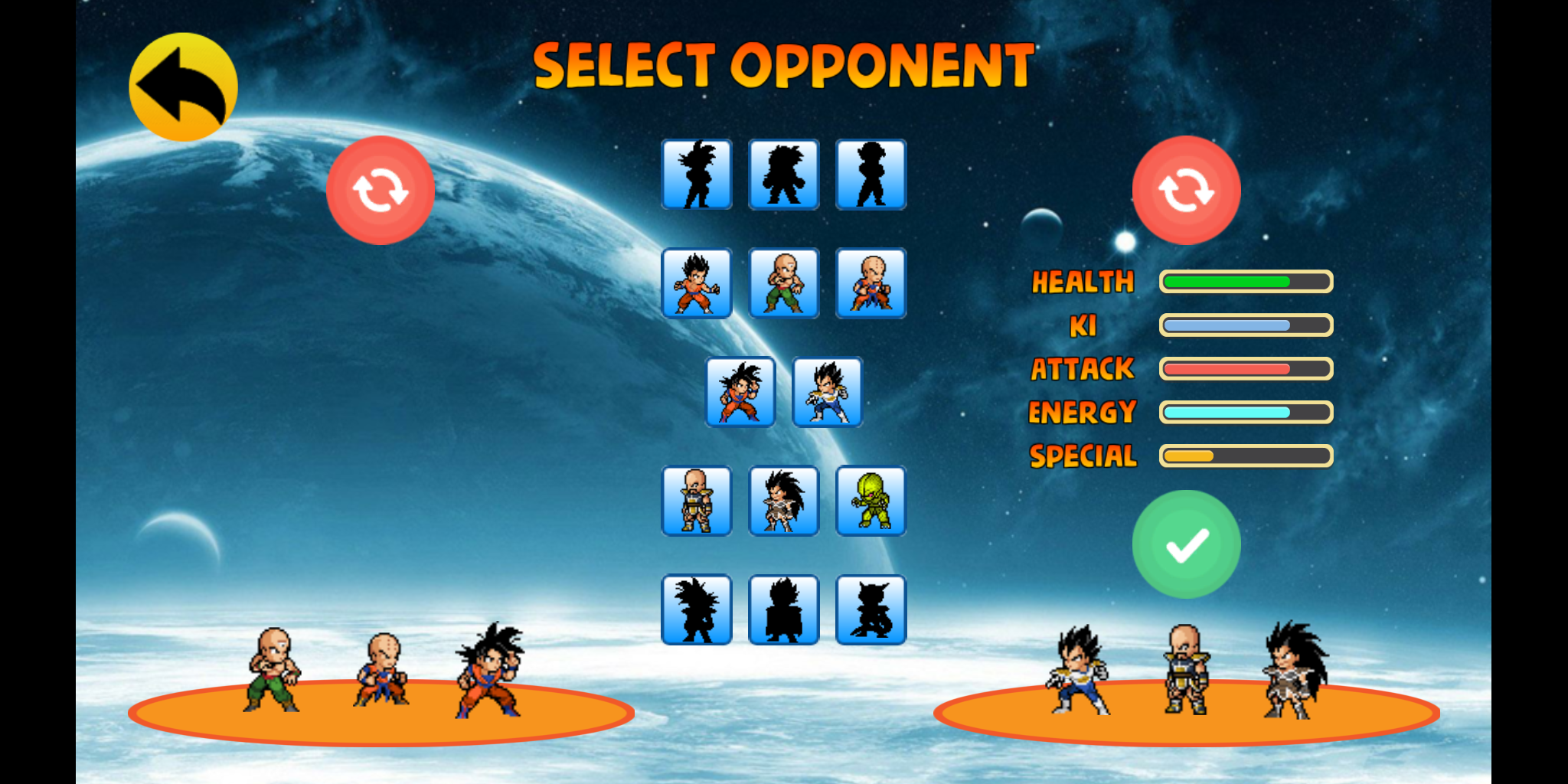Click the left team refresh button

click(x=381, y=190)
